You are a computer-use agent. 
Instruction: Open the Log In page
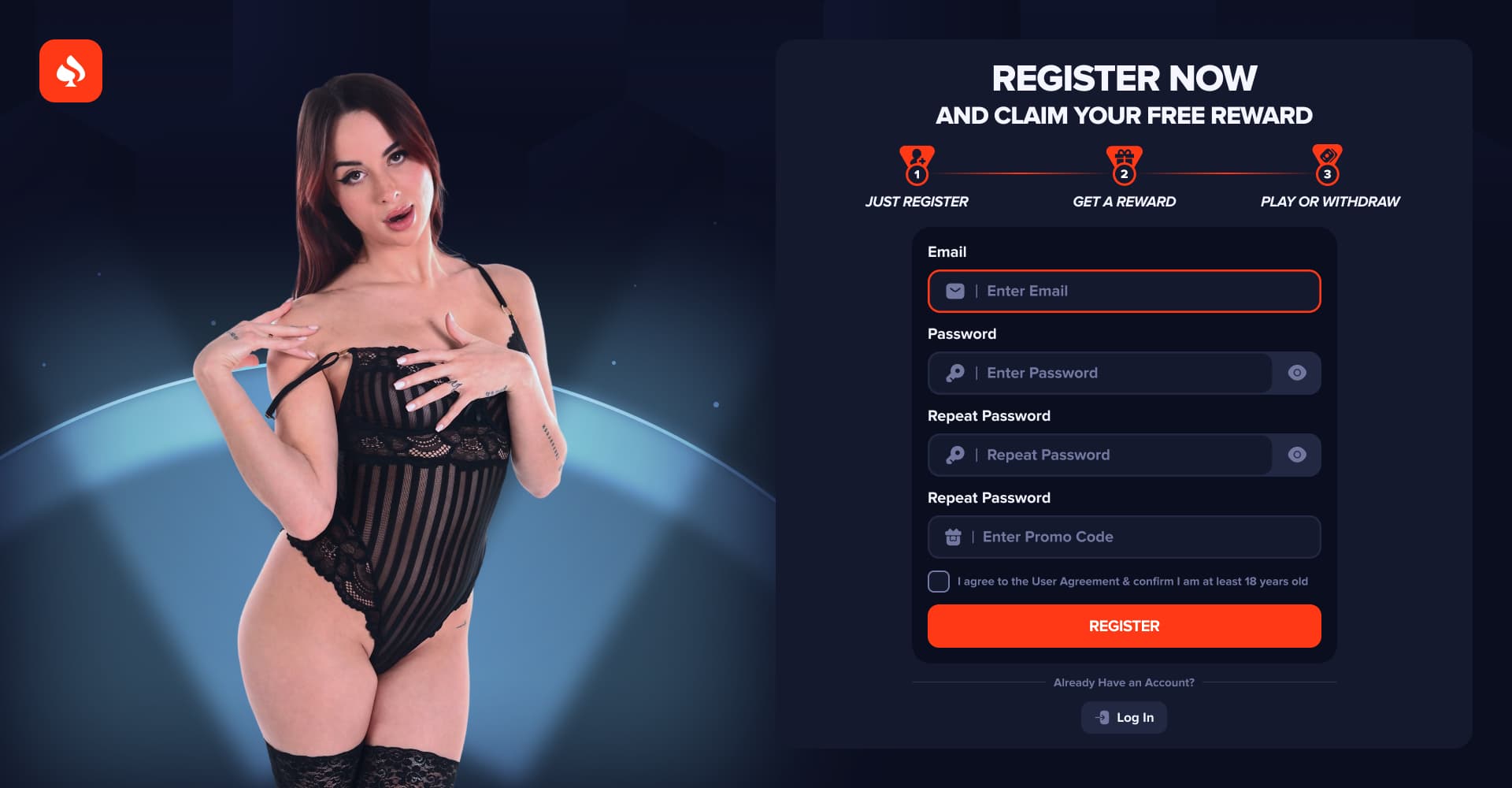click(1124, 718)
